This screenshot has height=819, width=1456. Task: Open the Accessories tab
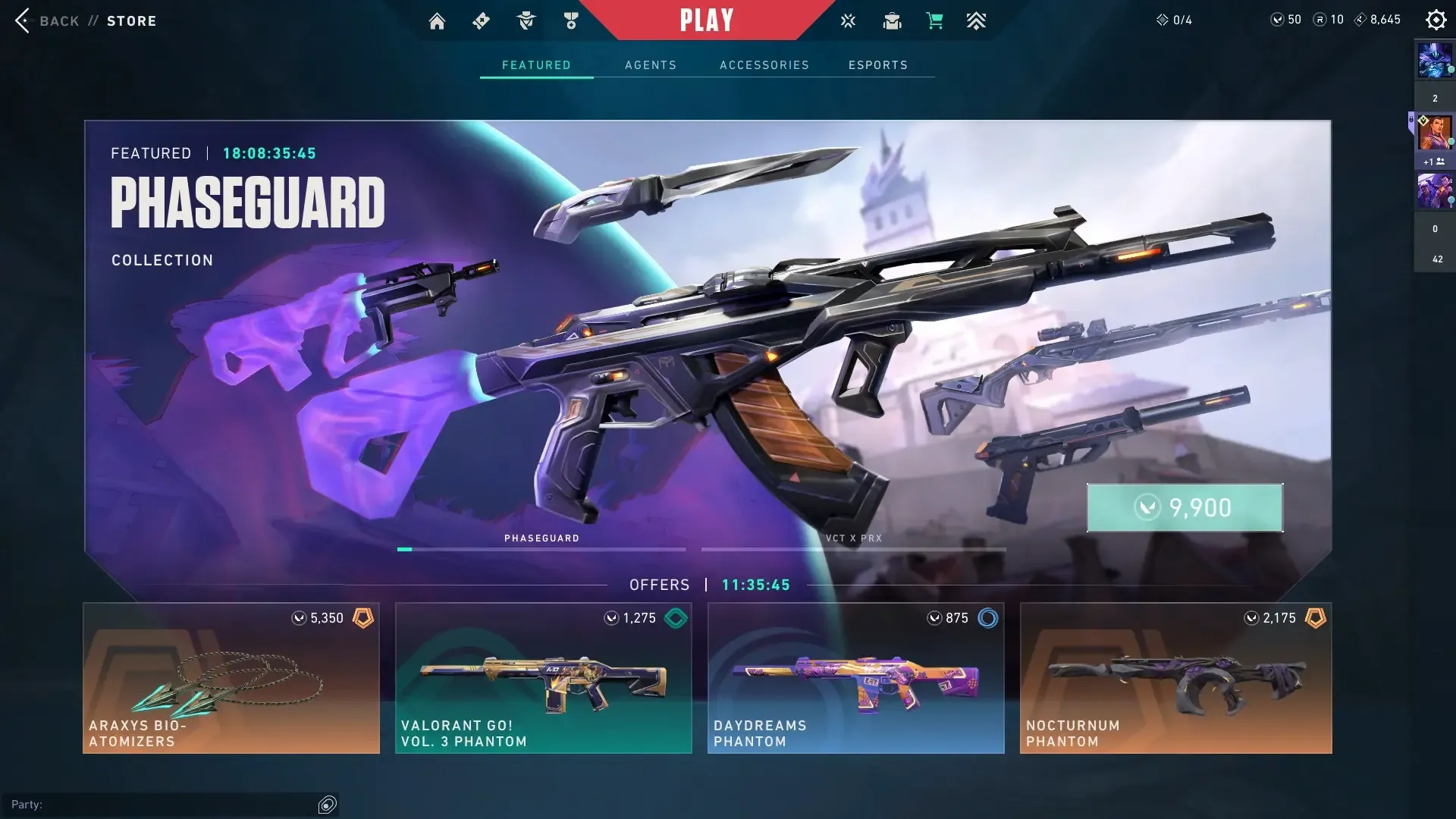tap(764, 64)
